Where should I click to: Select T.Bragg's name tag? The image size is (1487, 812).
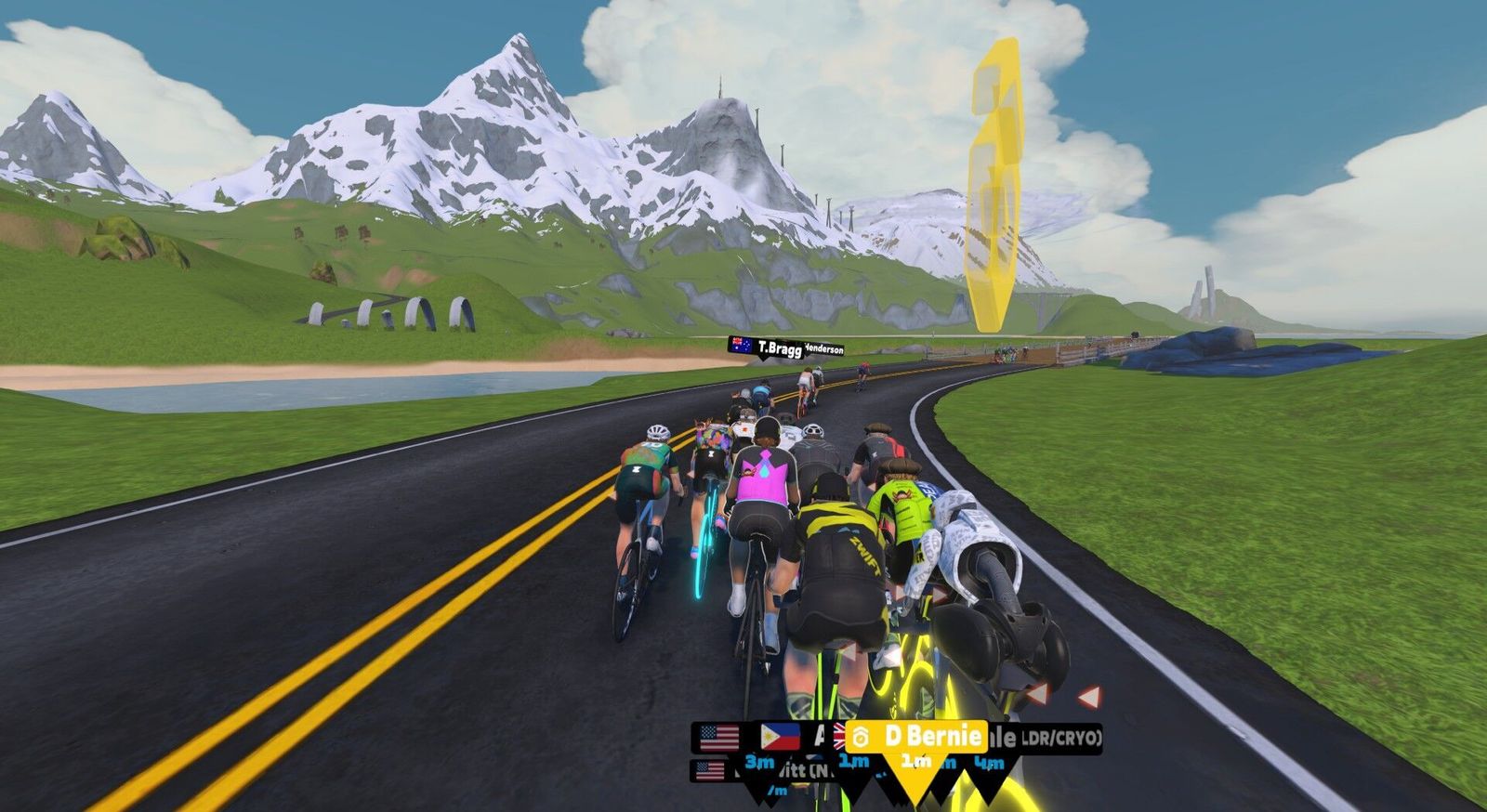point(766,347)
